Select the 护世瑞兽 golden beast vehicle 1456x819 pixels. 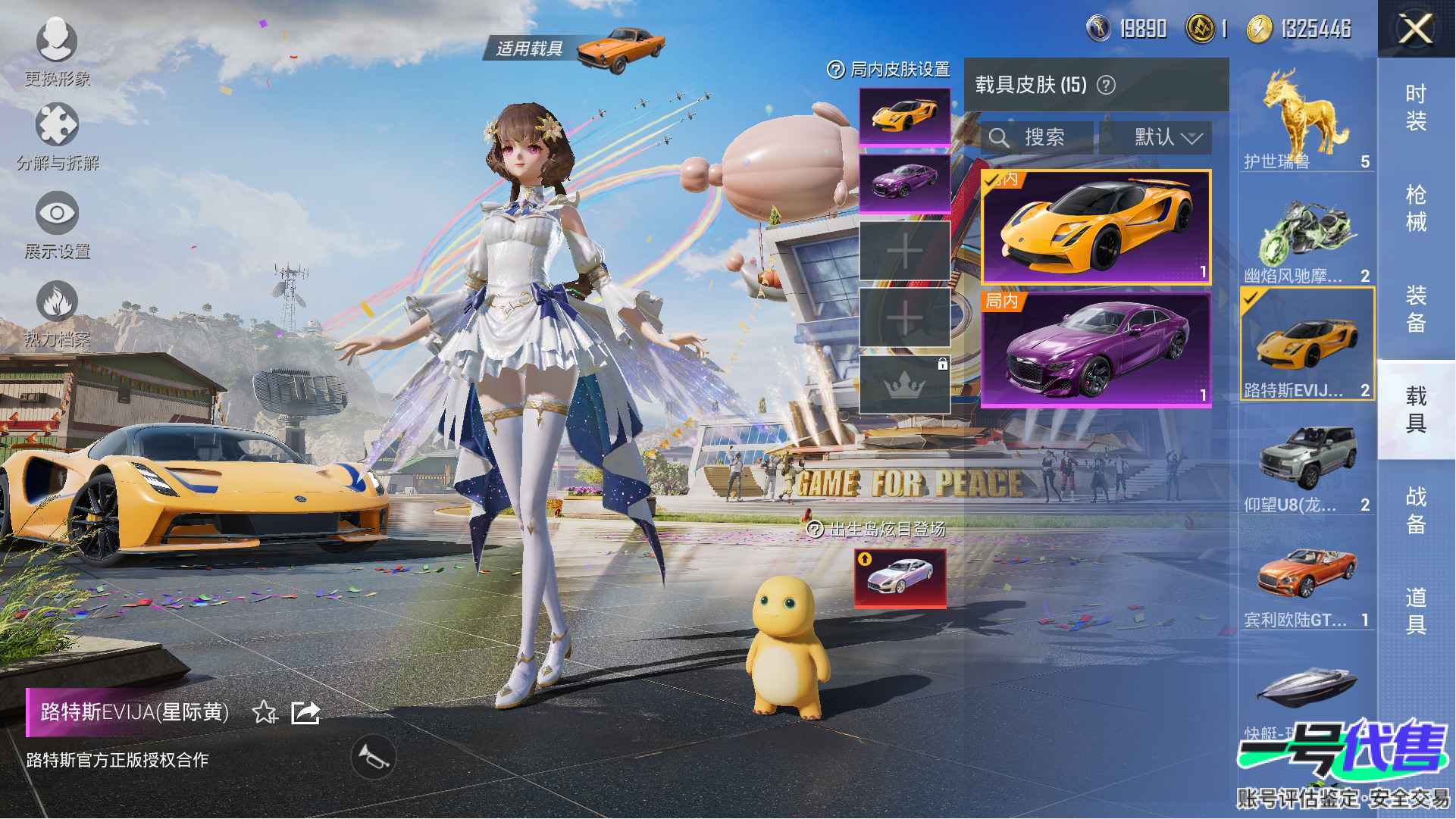pos(1306,118)
